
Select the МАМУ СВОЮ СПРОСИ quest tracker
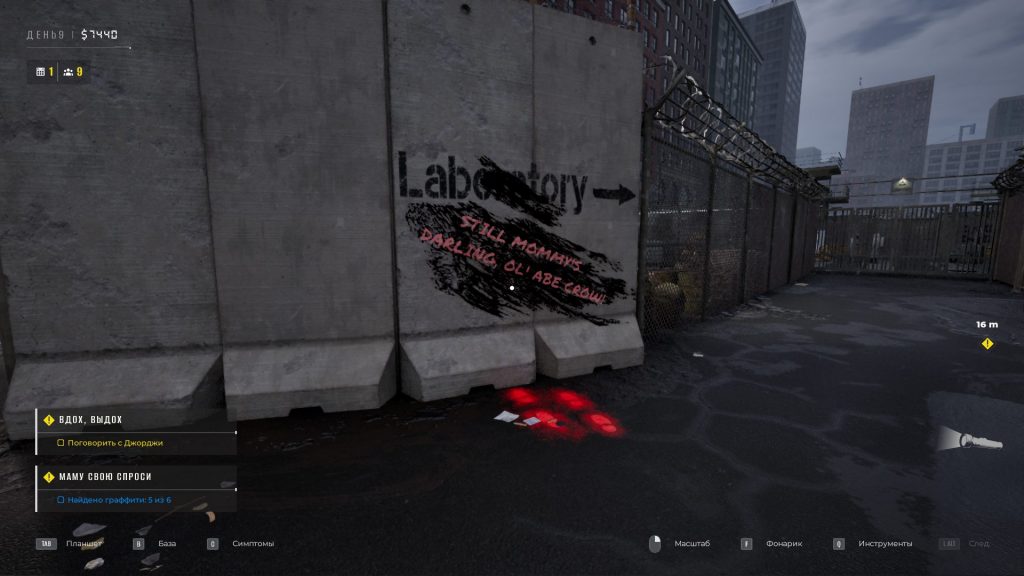[x=104, y=477]
